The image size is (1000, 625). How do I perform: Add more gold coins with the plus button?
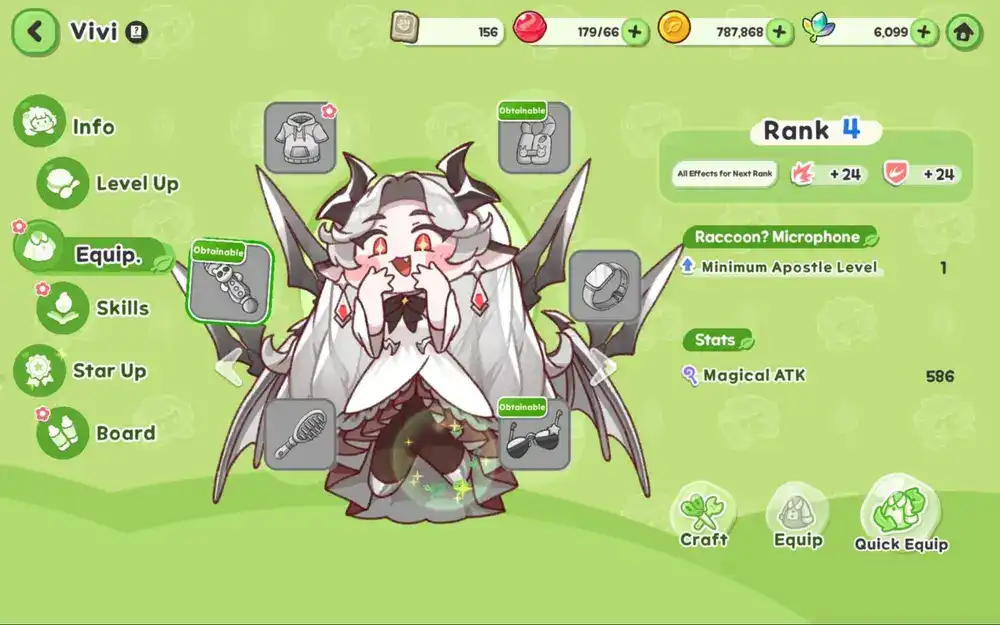(780, 32)
